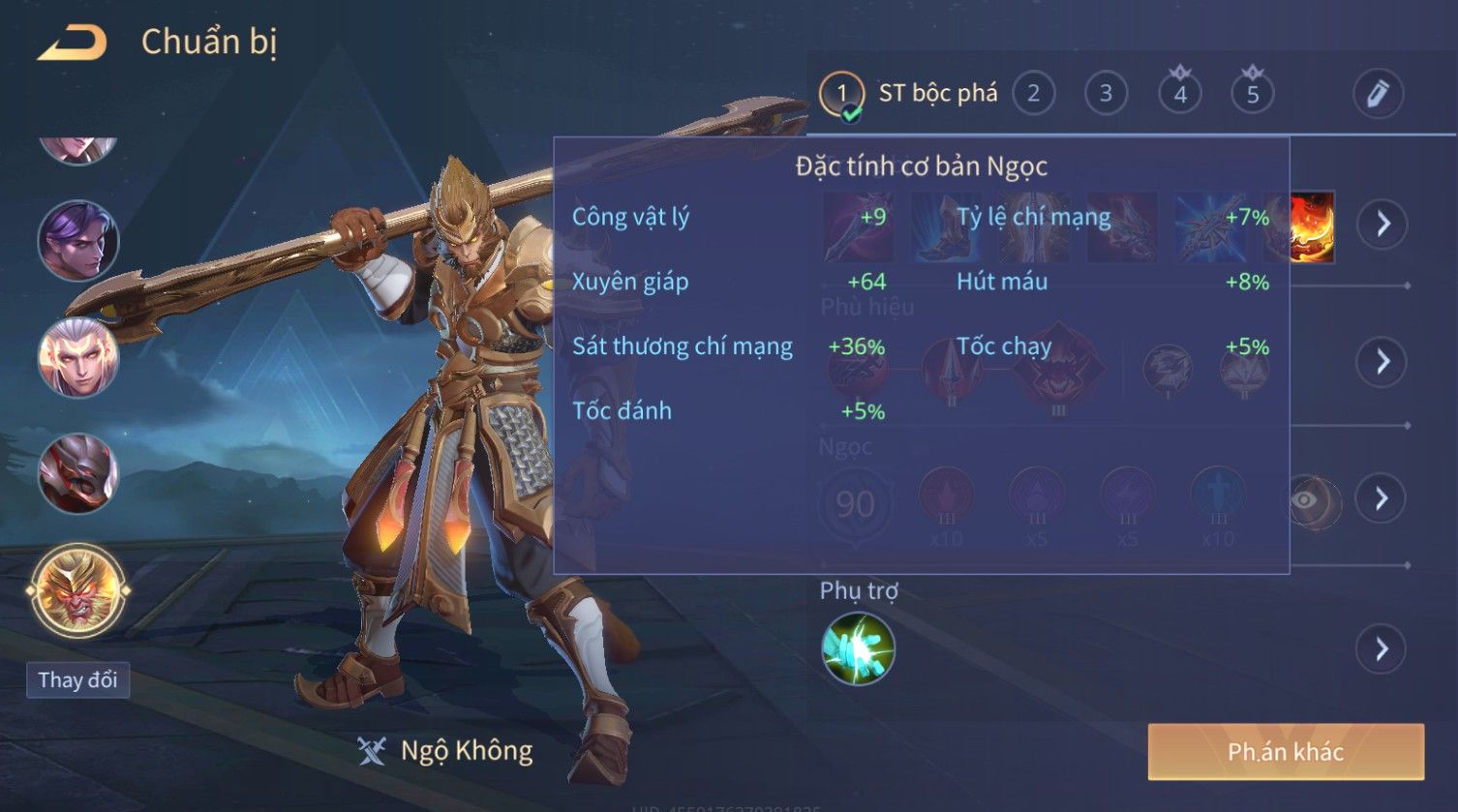Edit preset name with pencil icon

(1378, 94)
